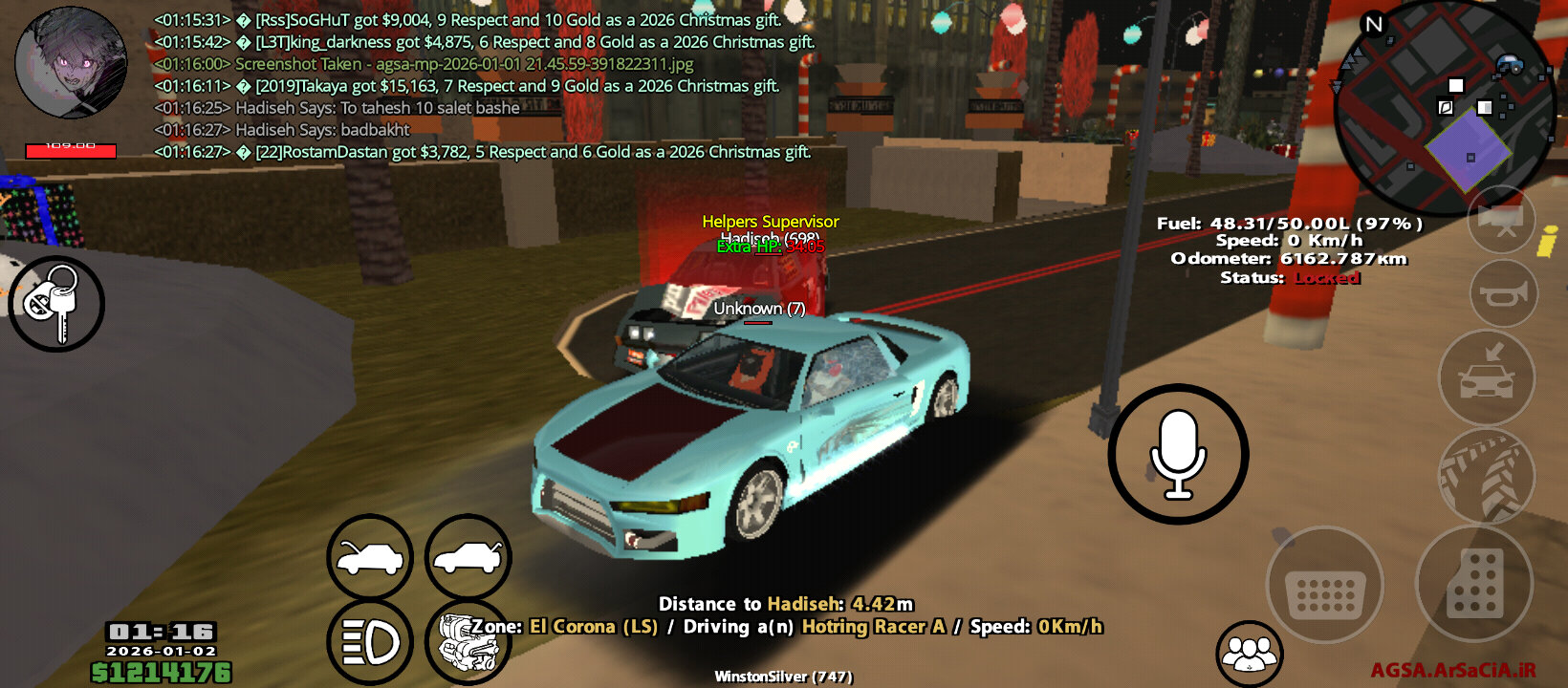Switch the camera view button
Screen dimensions: 1568x688
1501,220
